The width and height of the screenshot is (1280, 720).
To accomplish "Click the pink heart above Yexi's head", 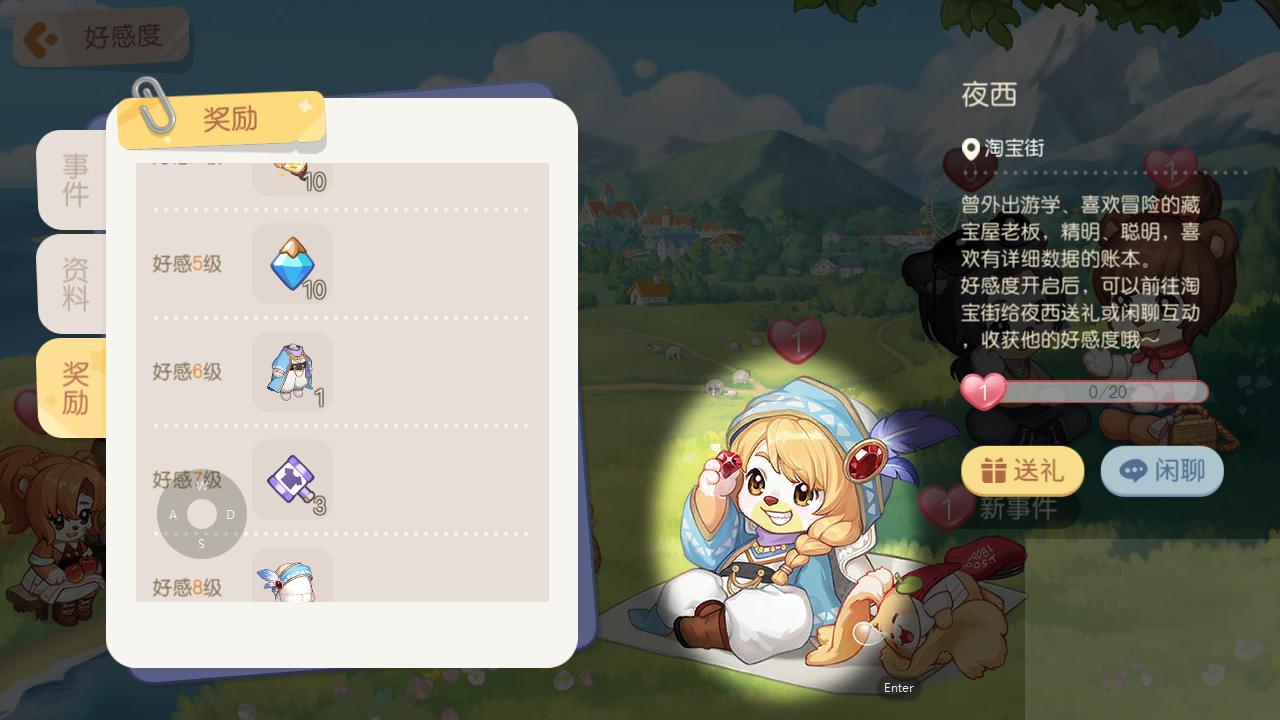I will point(798,340).
